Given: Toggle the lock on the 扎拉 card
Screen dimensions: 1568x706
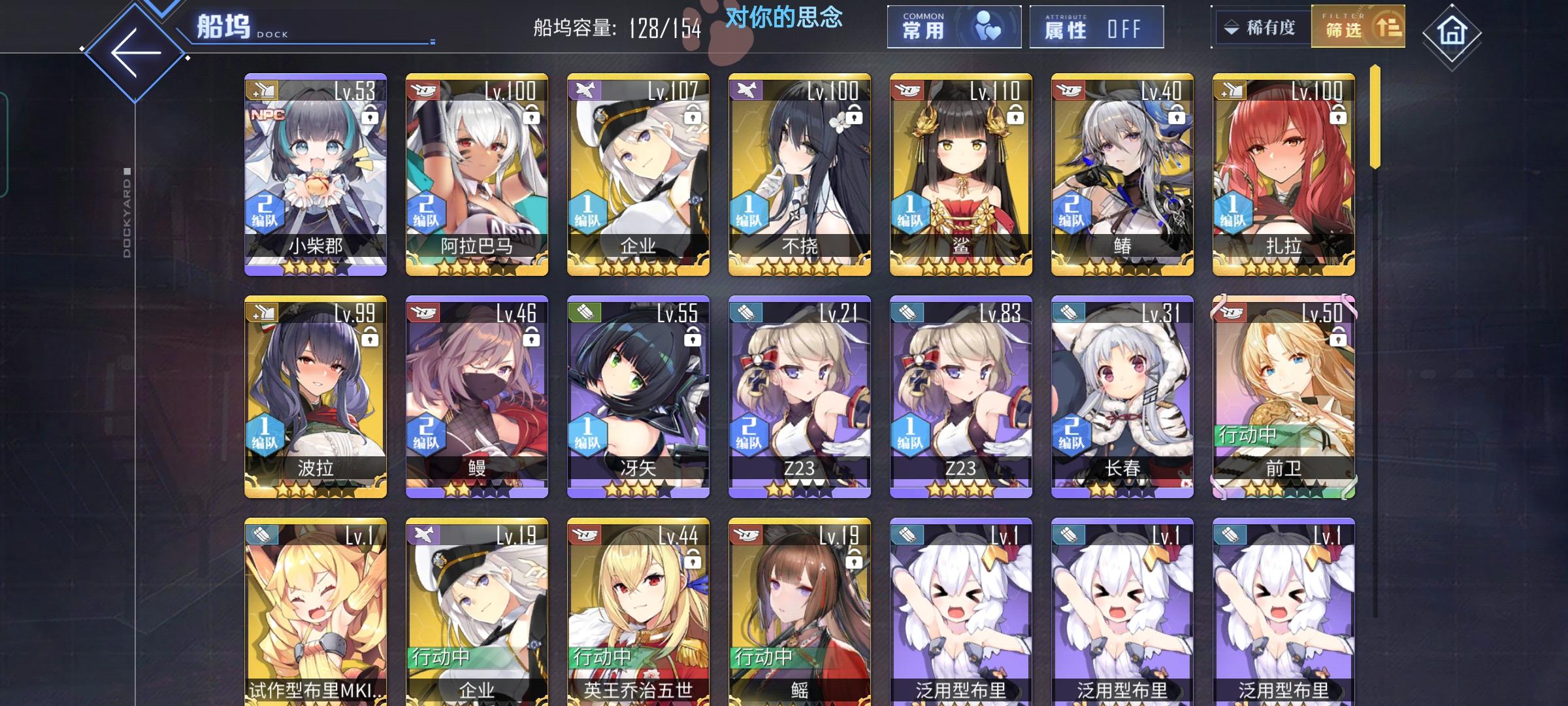Looking at the screenshot, I should point(1337,116).
